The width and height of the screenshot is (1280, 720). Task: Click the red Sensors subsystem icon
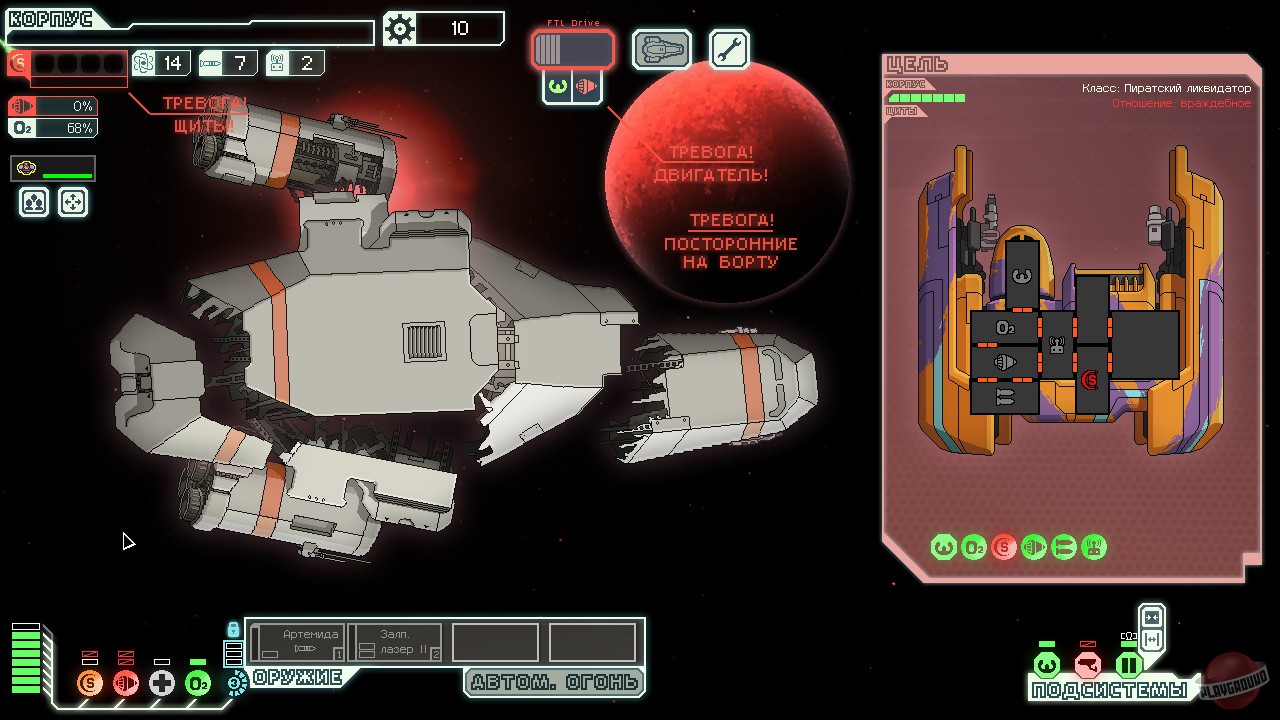1086,663
